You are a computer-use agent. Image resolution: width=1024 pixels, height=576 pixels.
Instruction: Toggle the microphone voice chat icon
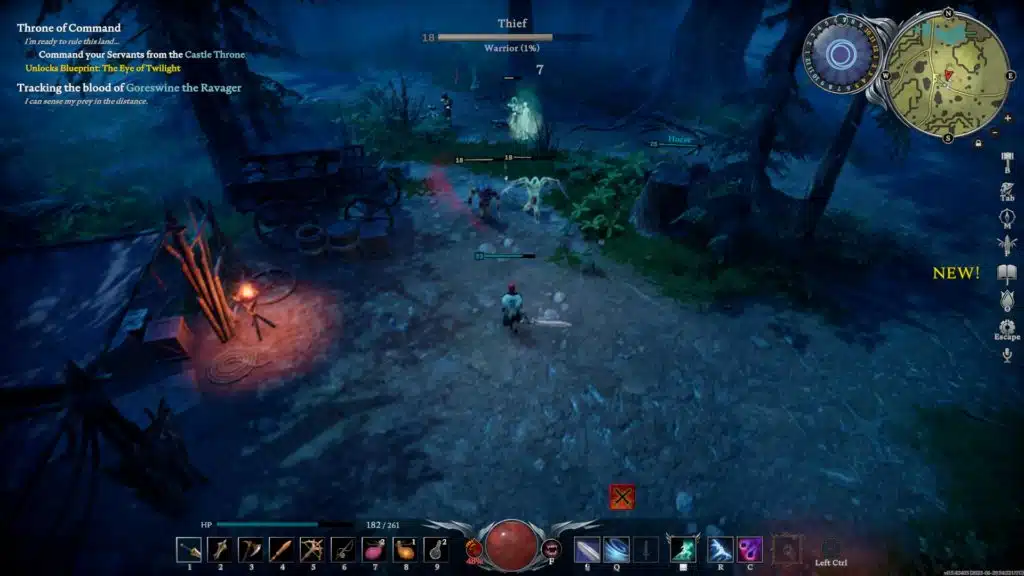pyautogui.click(x=1007, y=354)
